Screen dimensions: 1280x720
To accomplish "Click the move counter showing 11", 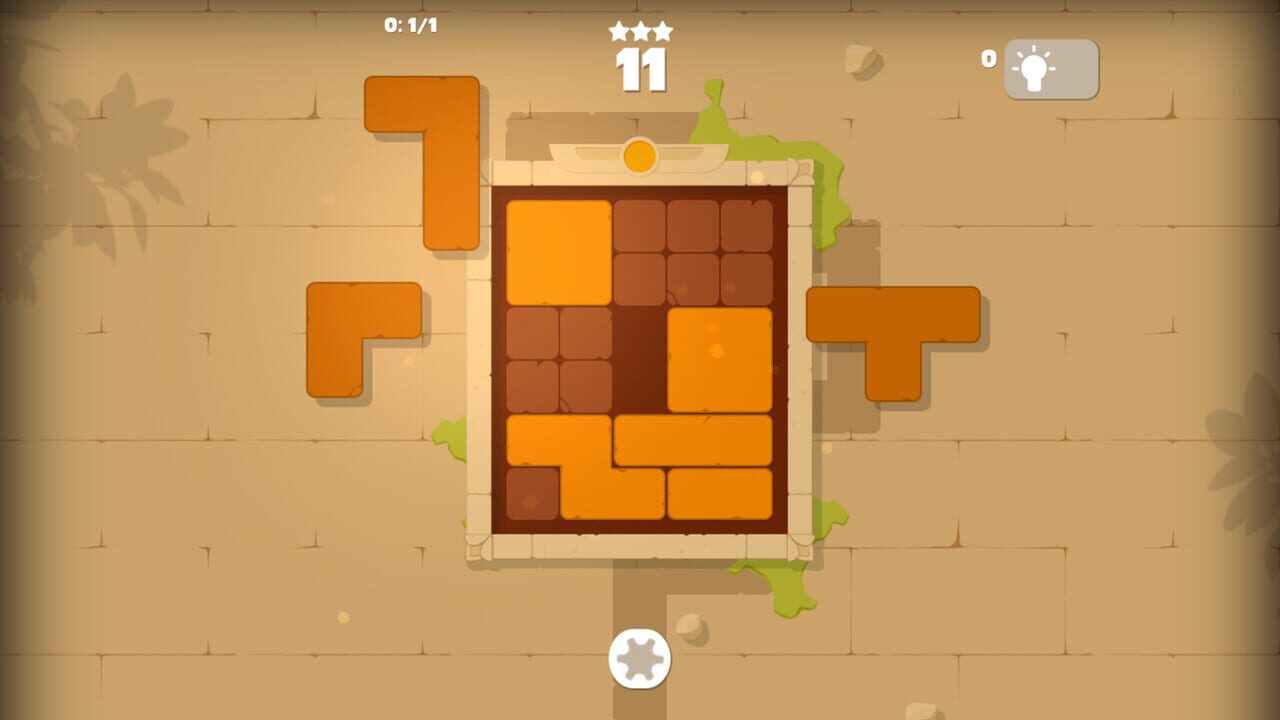I will (x=641, y=72).
